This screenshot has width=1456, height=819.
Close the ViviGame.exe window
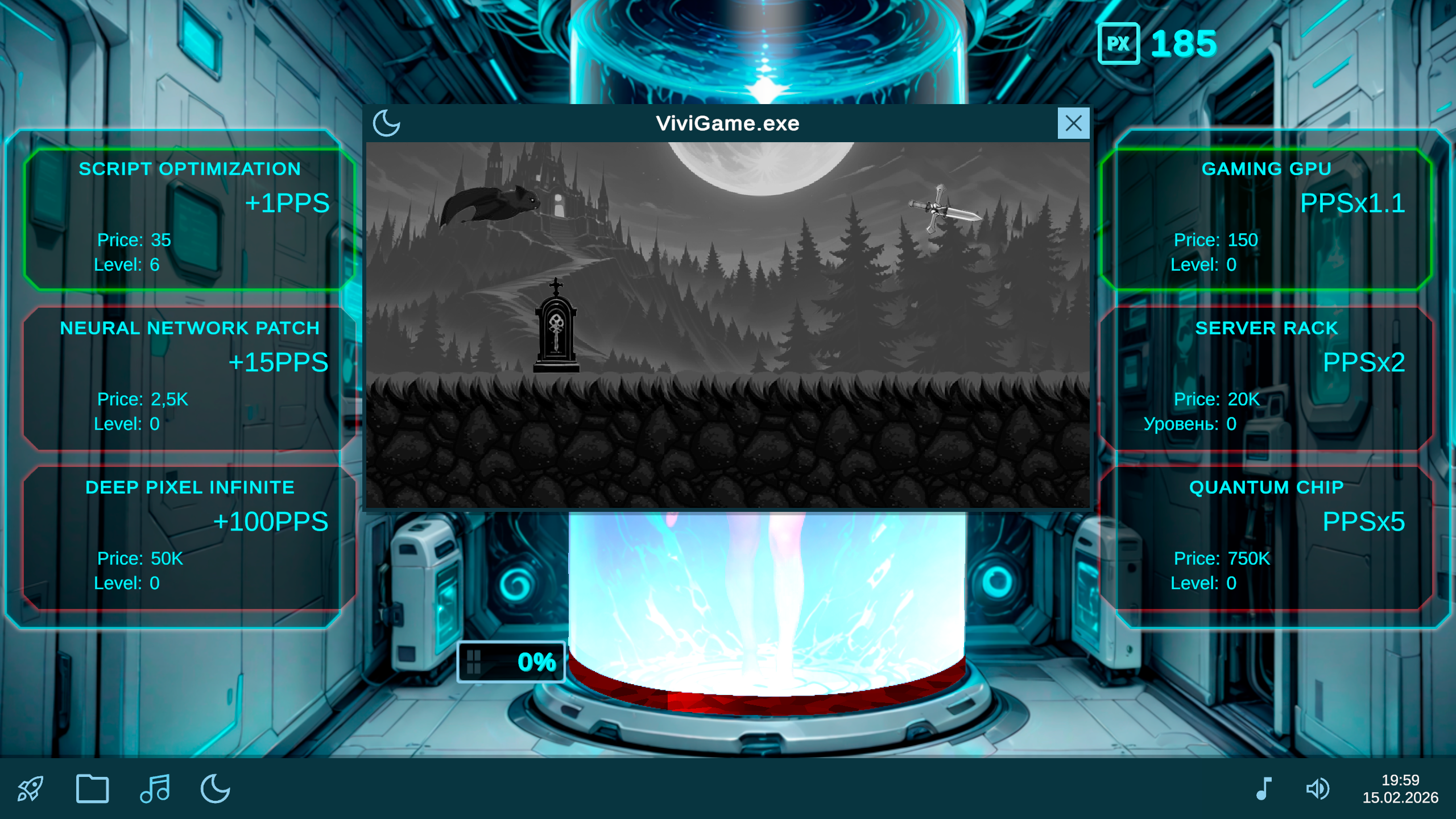pyautogui.click(x=1073, y=123)
